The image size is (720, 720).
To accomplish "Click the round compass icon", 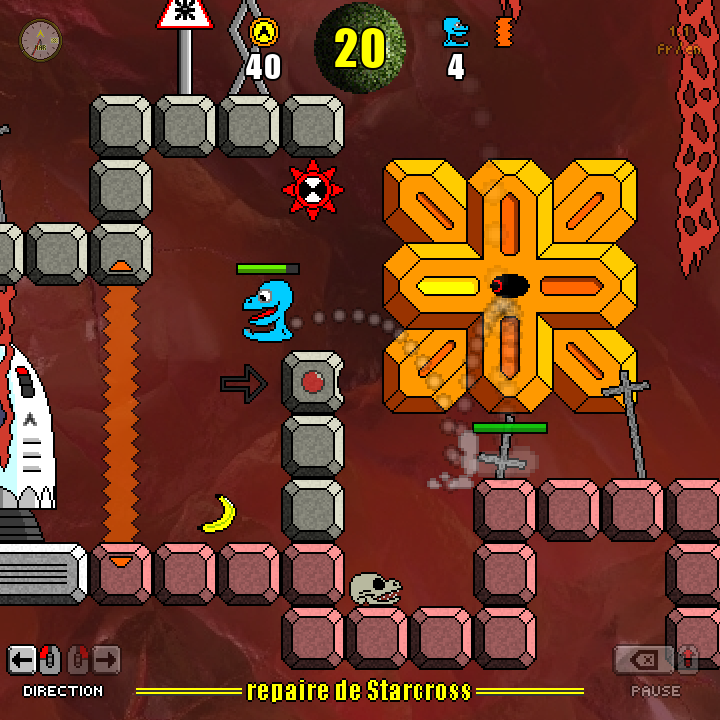I will (41, 40).
